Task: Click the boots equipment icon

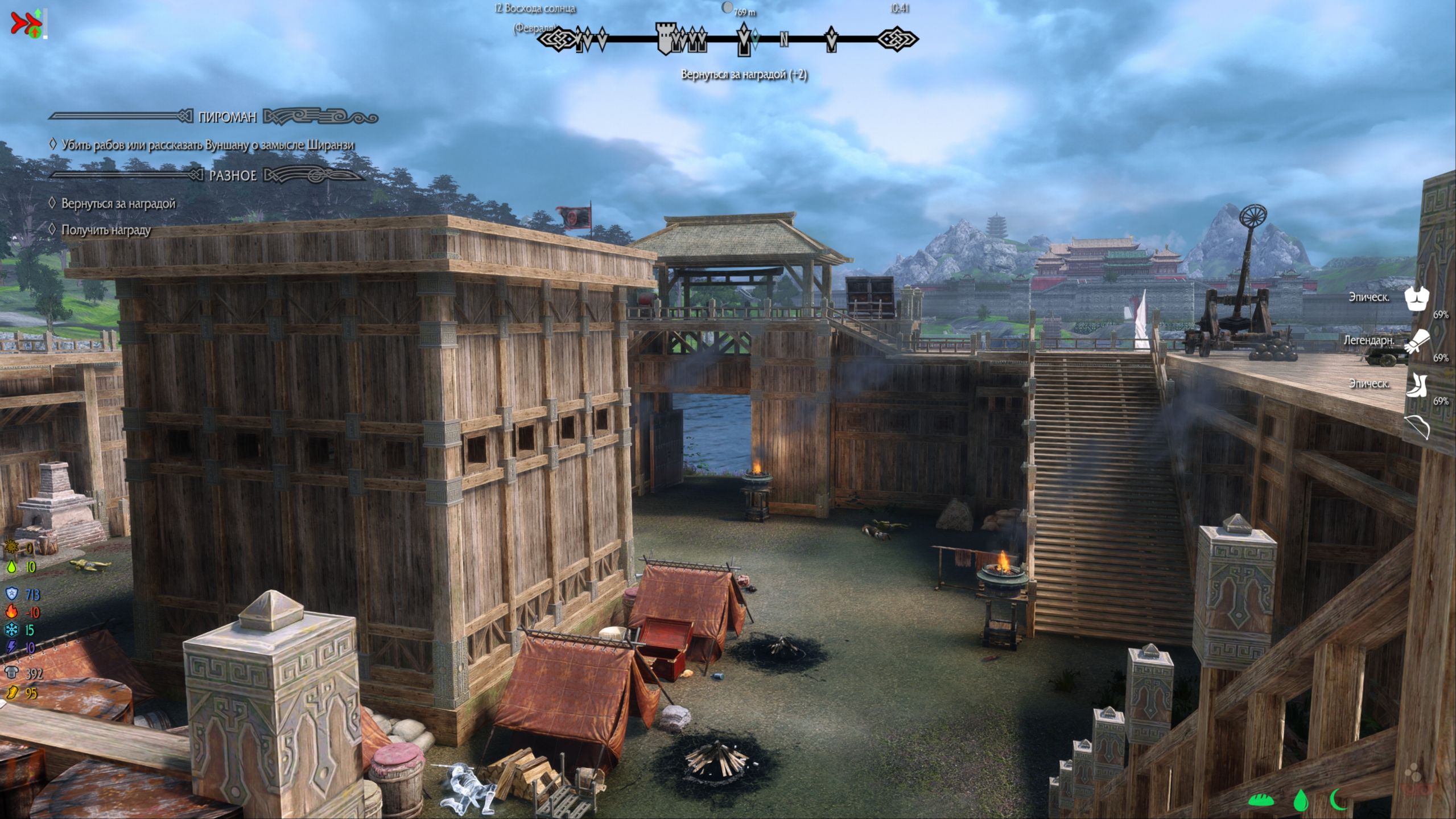Action: tap(1416, 385)
